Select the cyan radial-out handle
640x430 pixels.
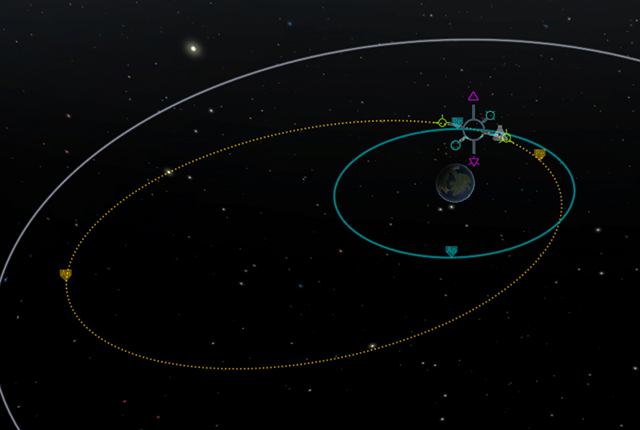click(490, 115)
